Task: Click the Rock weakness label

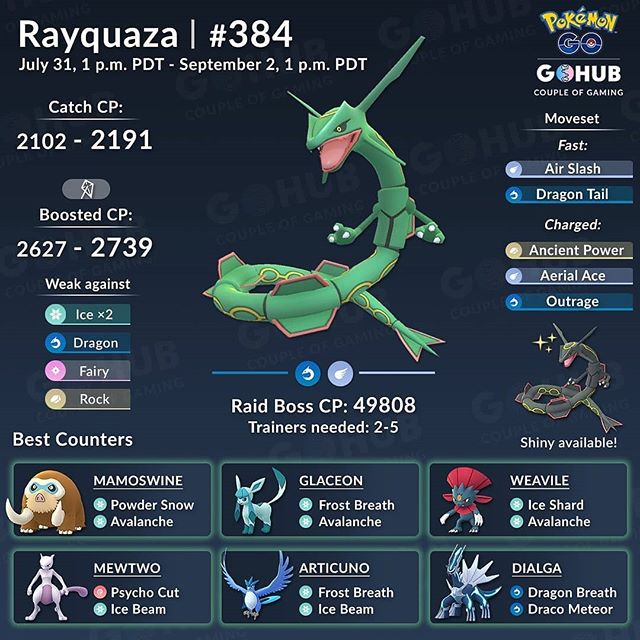Action: coord(86,398)
